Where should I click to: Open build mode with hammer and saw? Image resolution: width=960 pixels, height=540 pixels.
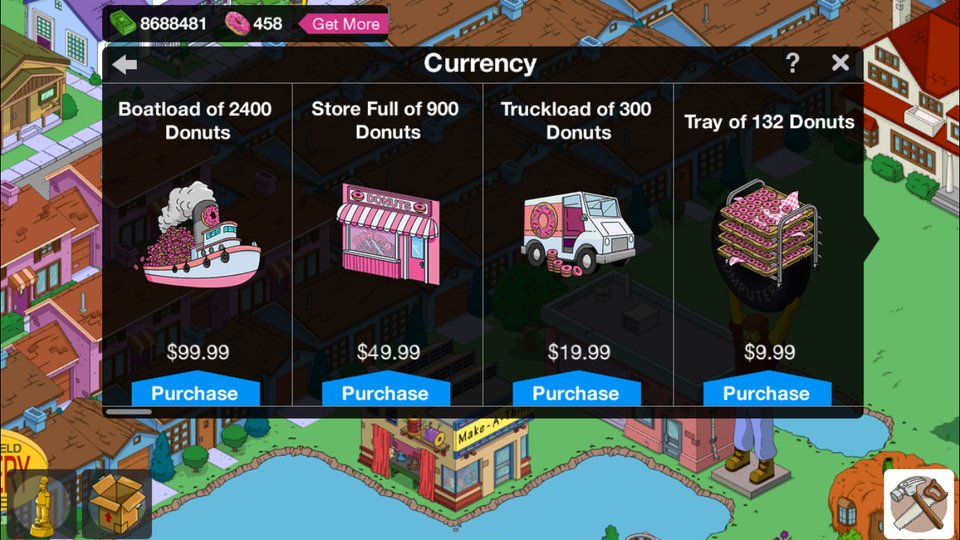click(918, 503)
